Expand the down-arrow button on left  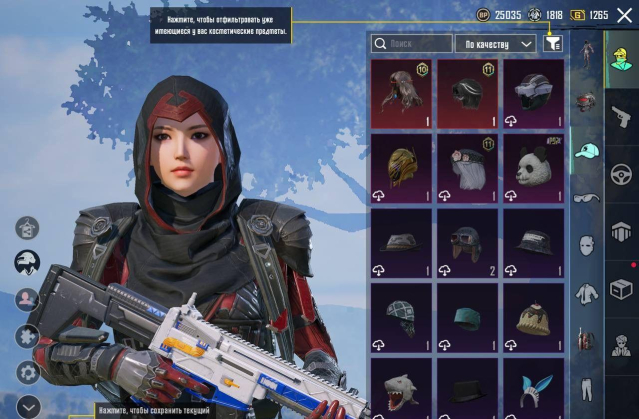coord(27,406)
